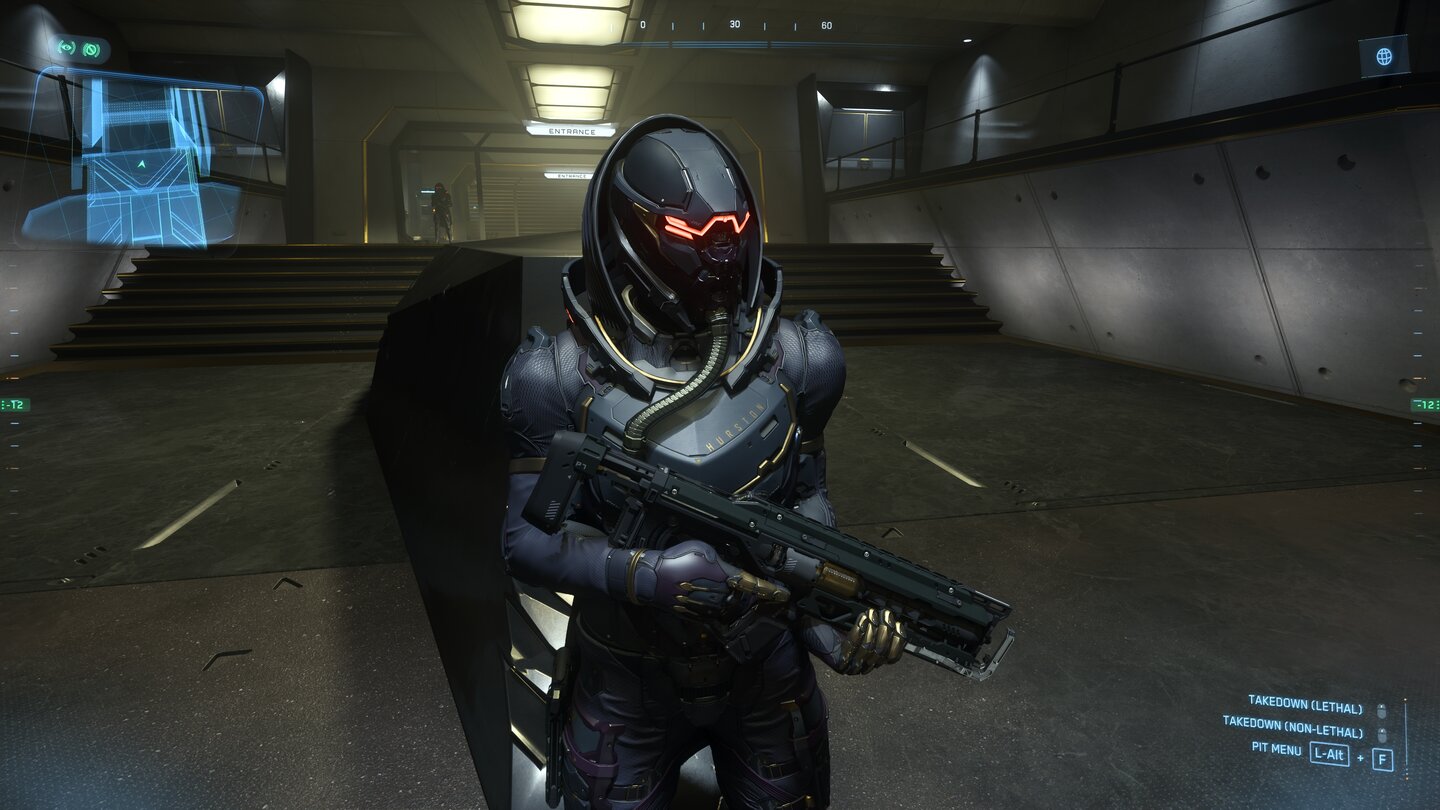The height and width of the screenshot is (810, 1440).
Task: Open the globe network icon top-right
Action: click(1384, 56)
